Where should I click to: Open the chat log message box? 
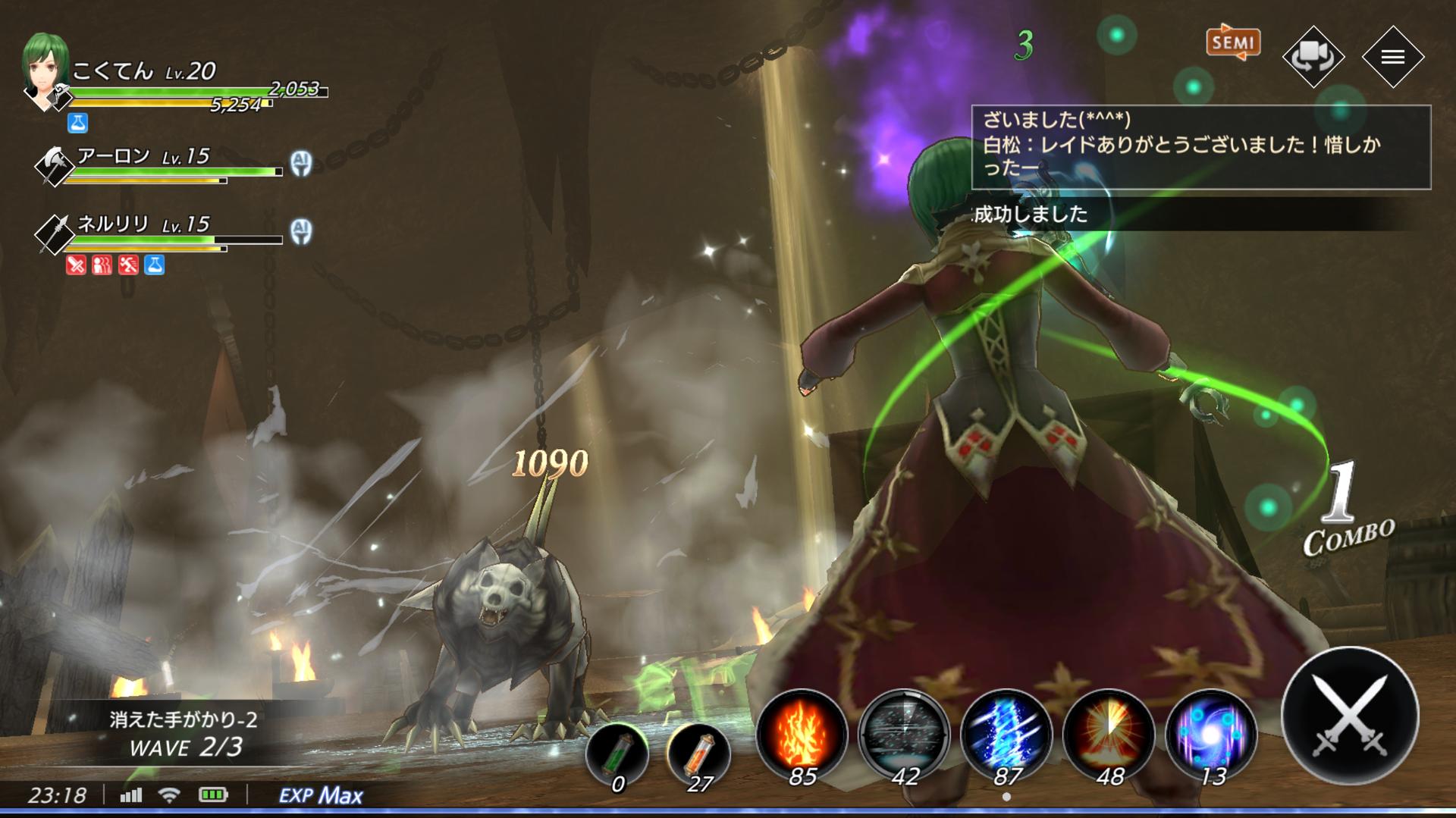click(x=1200, y=147)
